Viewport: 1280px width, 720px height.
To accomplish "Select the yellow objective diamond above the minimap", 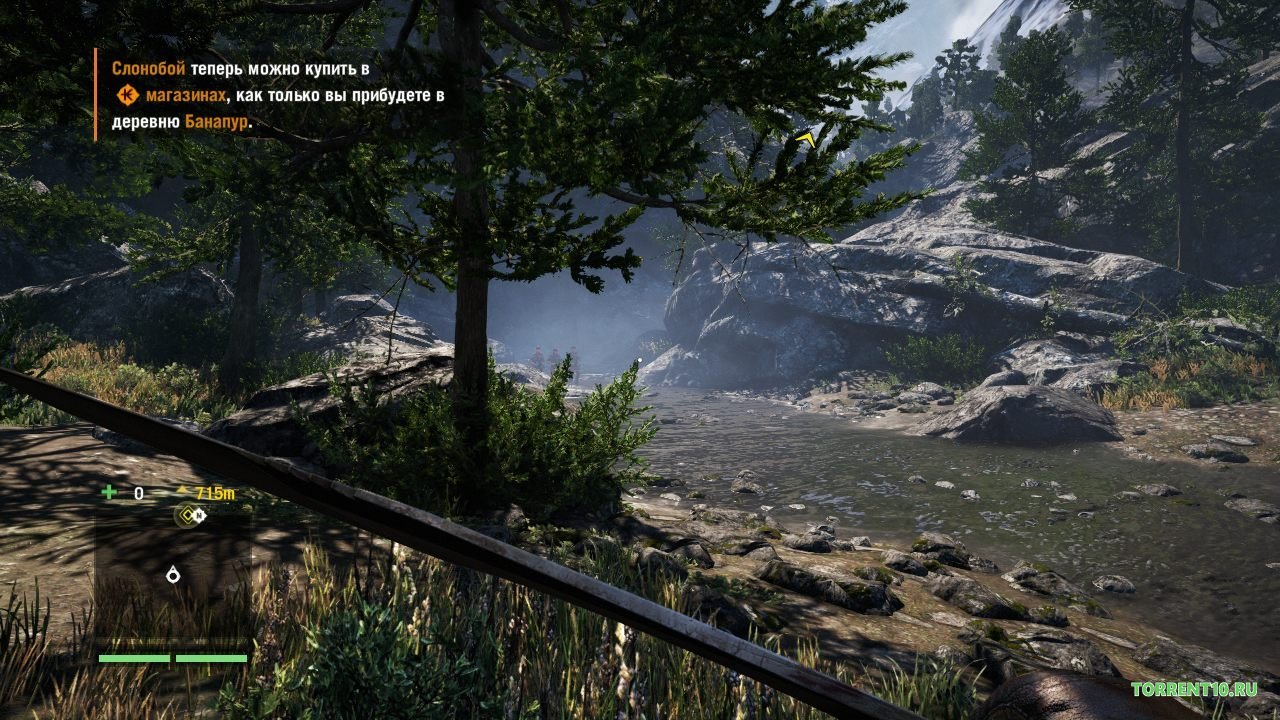I will click(x=186, y=513).
